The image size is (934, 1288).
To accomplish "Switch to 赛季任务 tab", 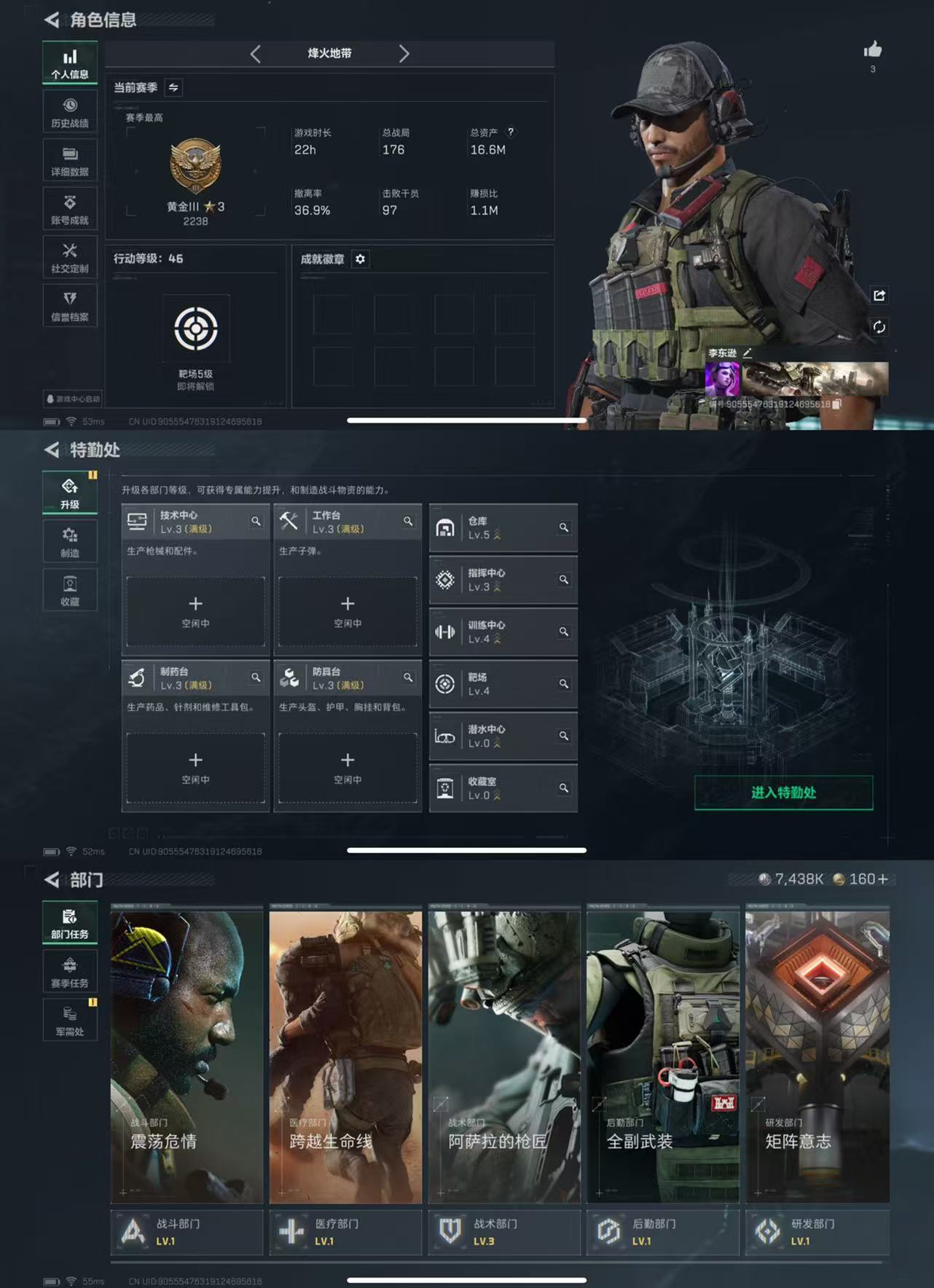I will pyautogui.click(x=70, y=972).
